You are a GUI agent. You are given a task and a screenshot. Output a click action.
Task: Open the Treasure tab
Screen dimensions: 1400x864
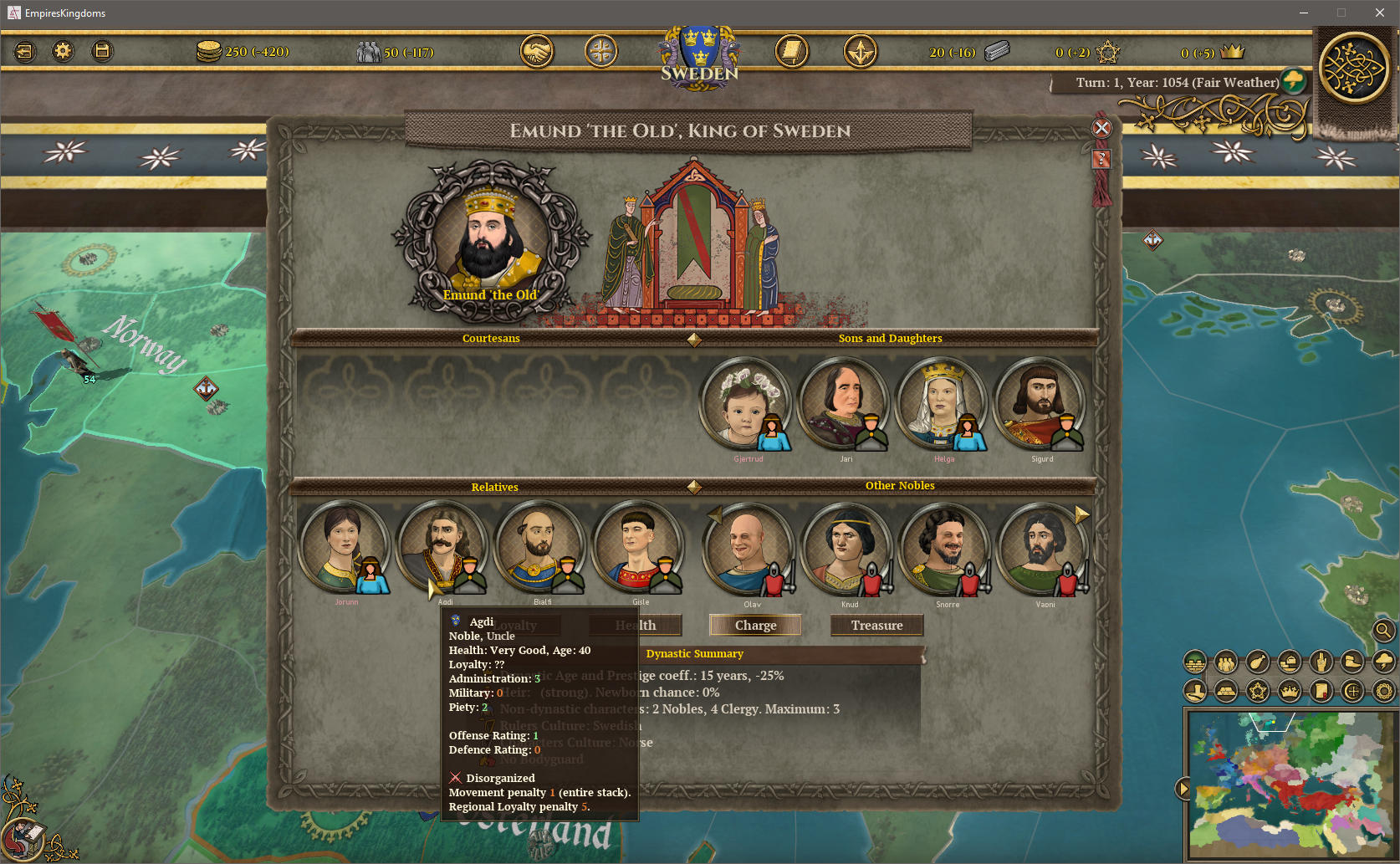pyautogui.click(x=876, y=625)
